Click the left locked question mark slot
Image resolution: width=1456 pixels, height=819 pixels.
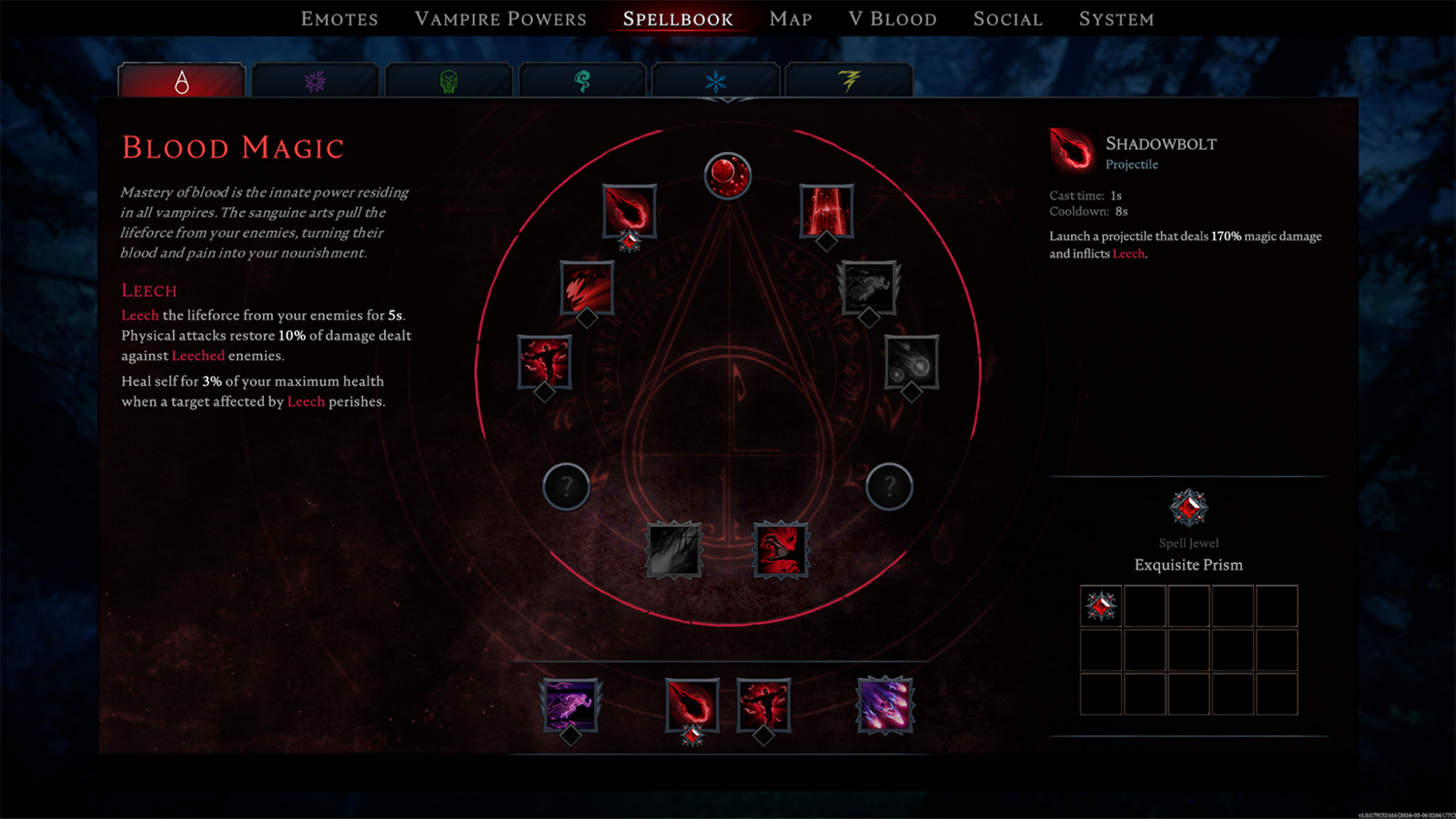[566, 486]
